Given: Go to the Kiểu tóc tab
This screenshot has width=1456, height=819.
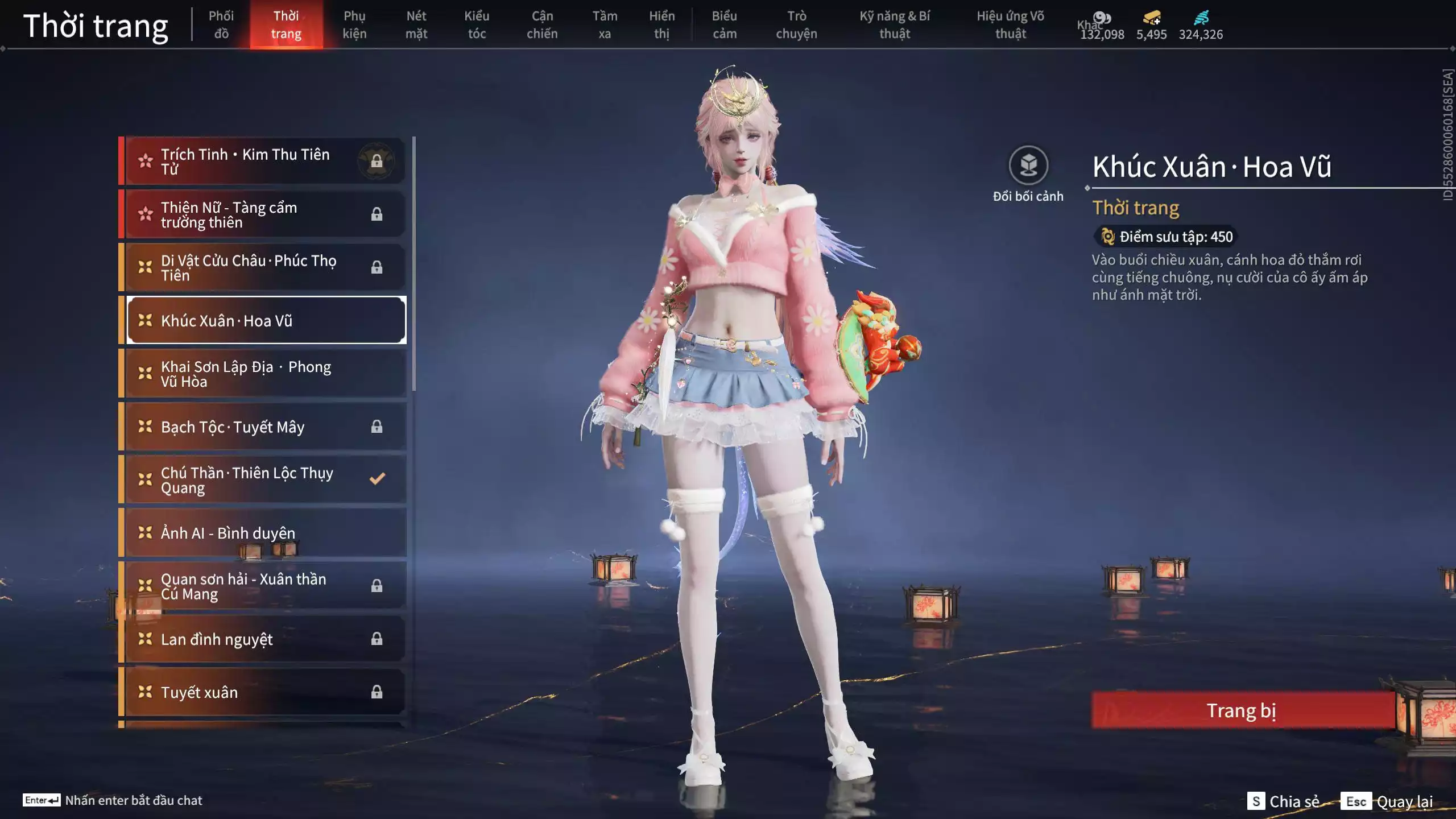Looking at the screenshot, I should coord(477,24).
